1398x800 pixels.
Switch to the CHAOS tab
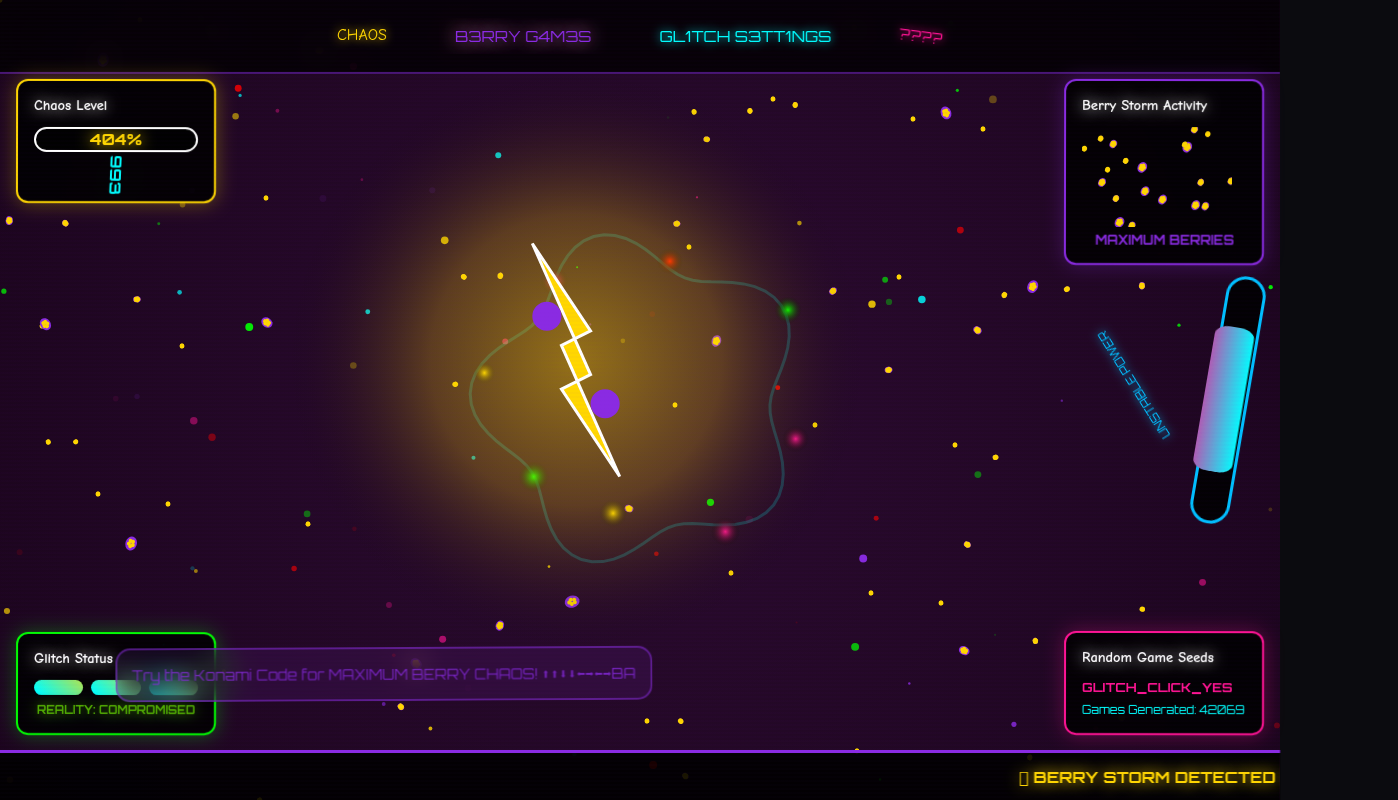point(362,34)
